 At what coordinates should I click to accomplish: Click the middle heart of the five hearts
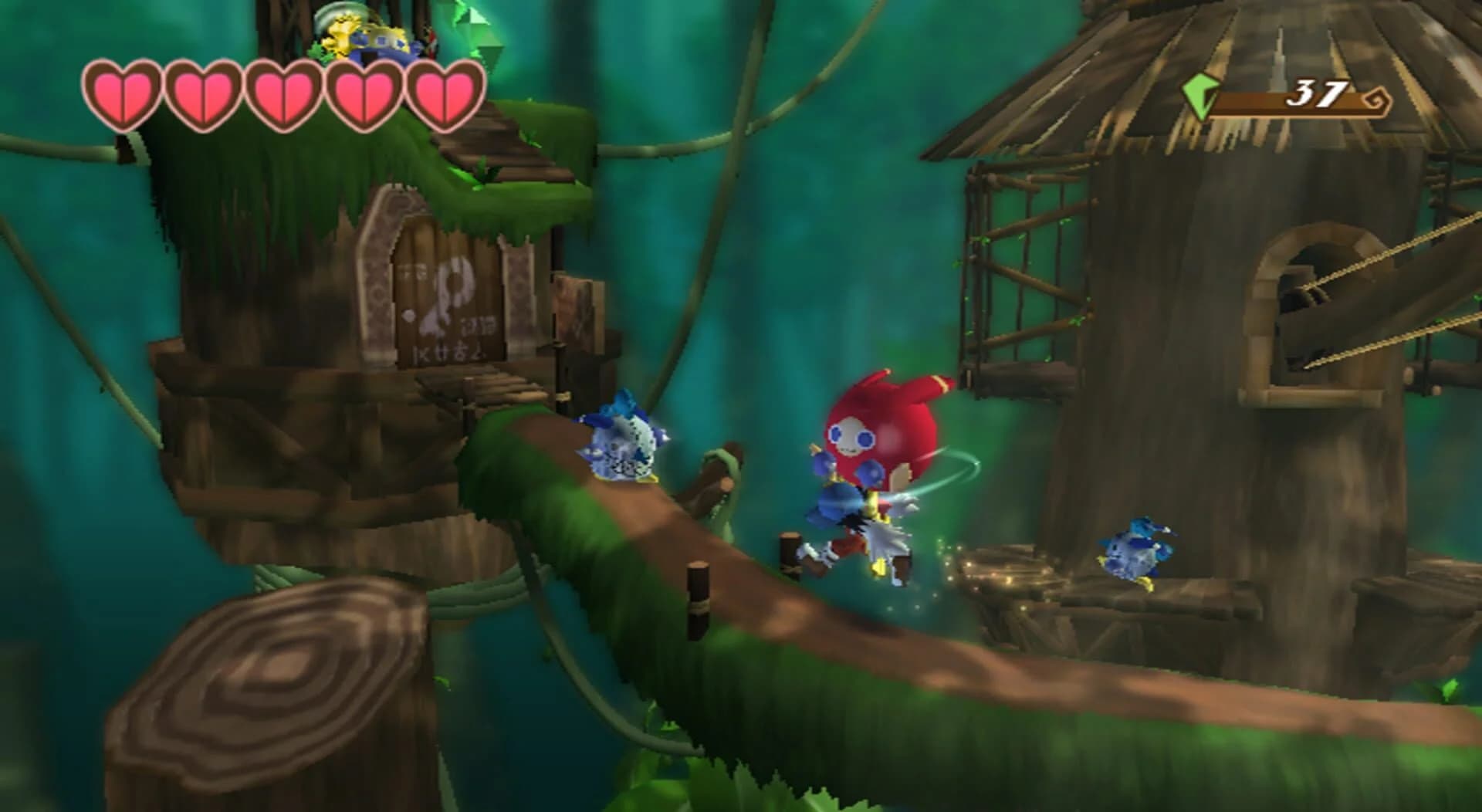coord(285,93)
